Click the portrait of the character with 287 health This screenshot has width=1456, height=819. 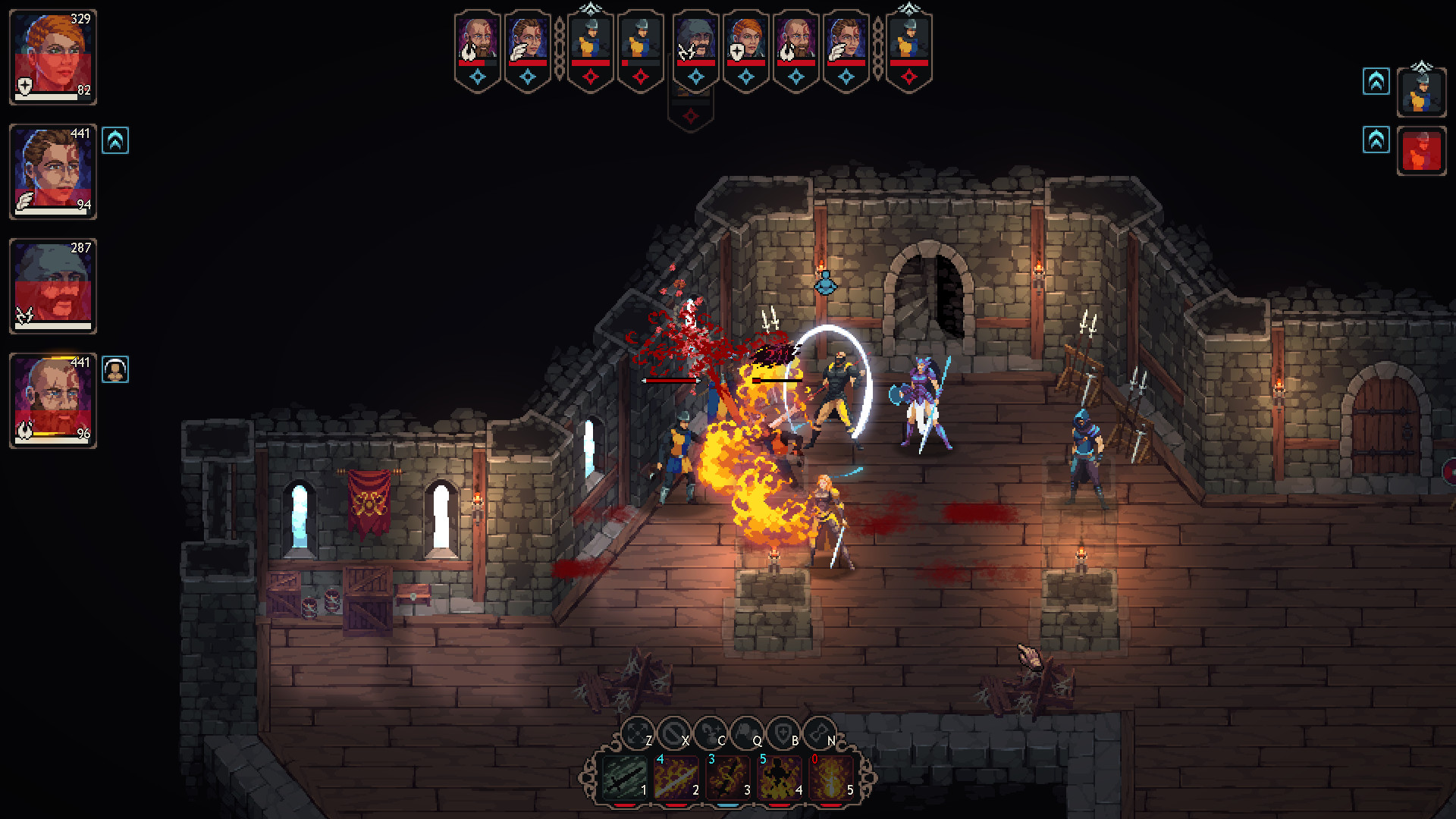[x=52, y=285]
